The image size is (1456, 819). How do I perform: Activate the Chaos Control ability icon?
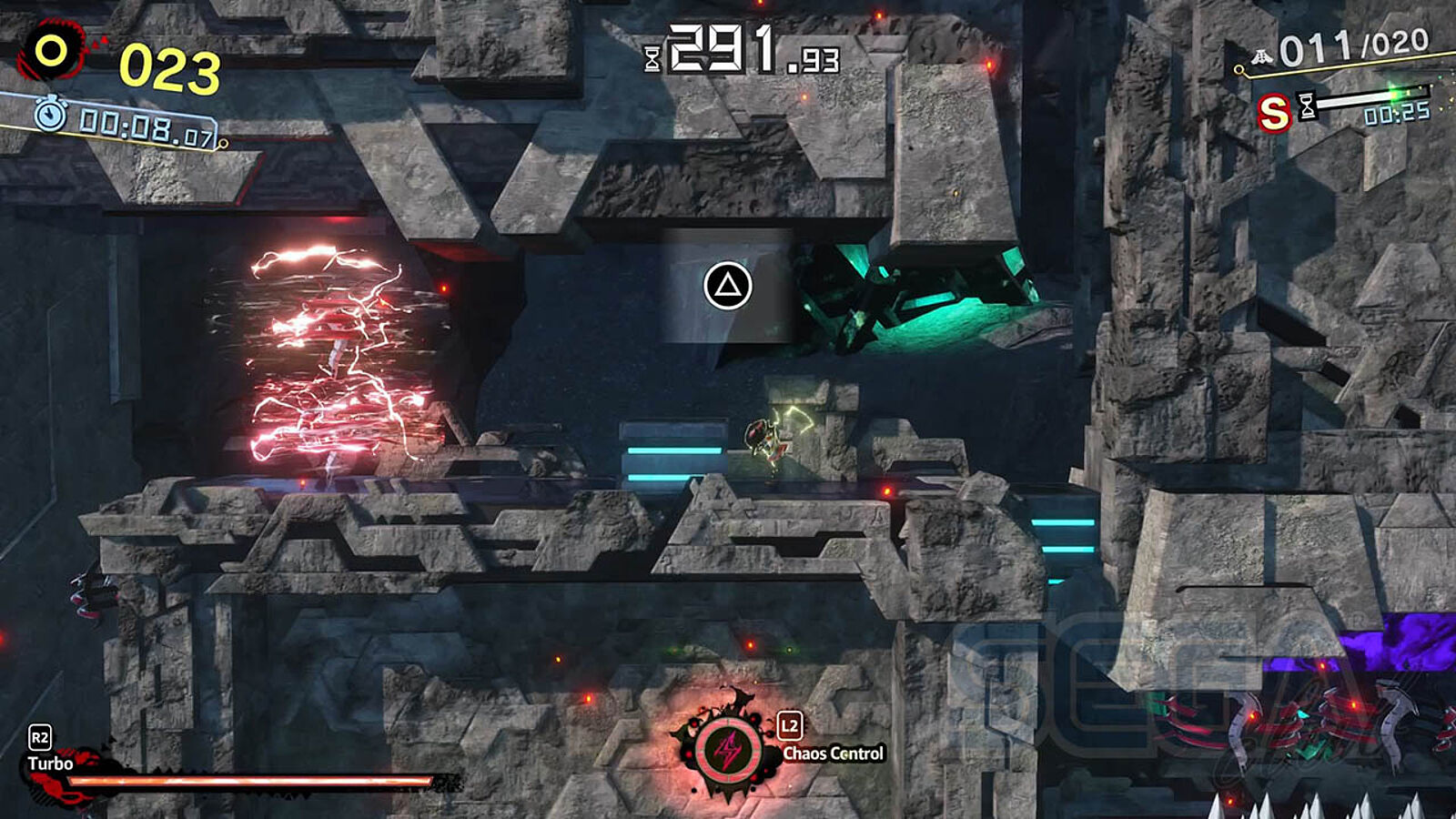[x=727, y=750]
